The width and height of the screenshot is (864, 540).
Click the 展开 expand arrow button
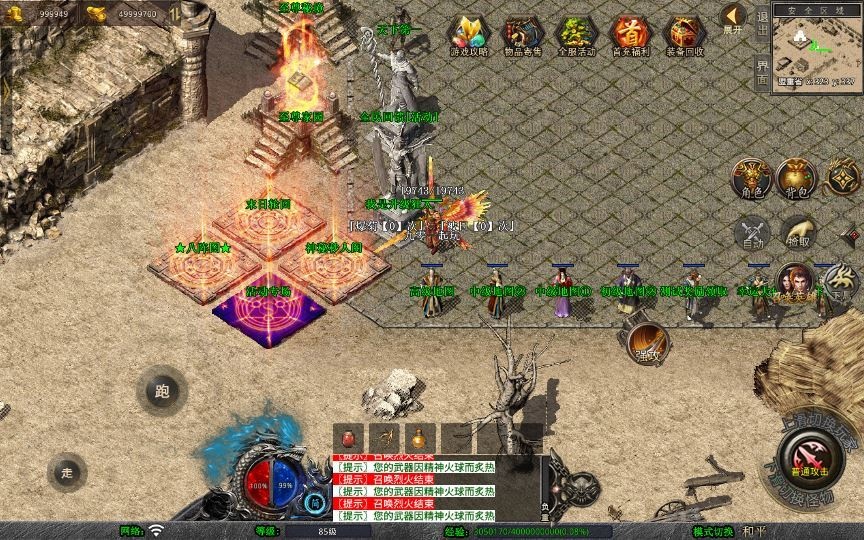733,19
